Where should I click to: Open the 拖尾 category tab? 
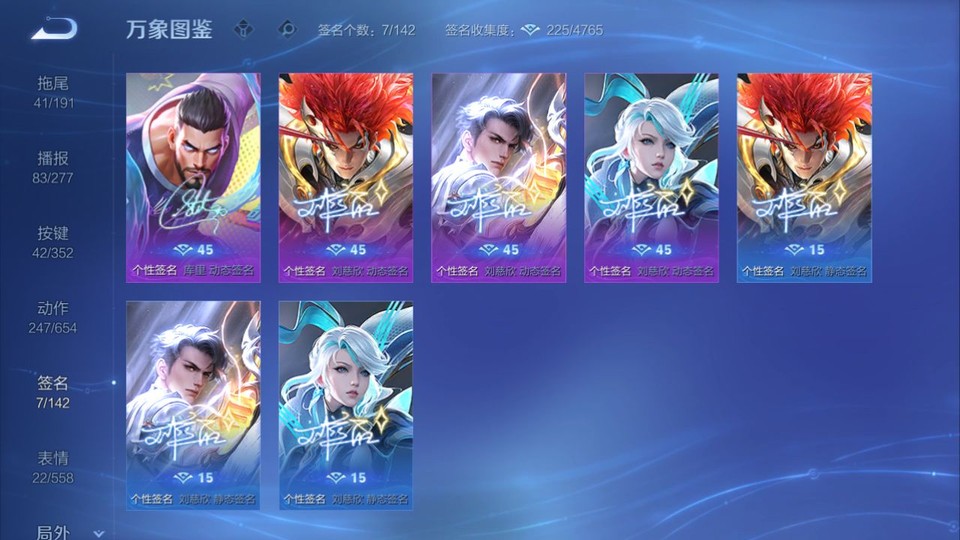(55, 91)
